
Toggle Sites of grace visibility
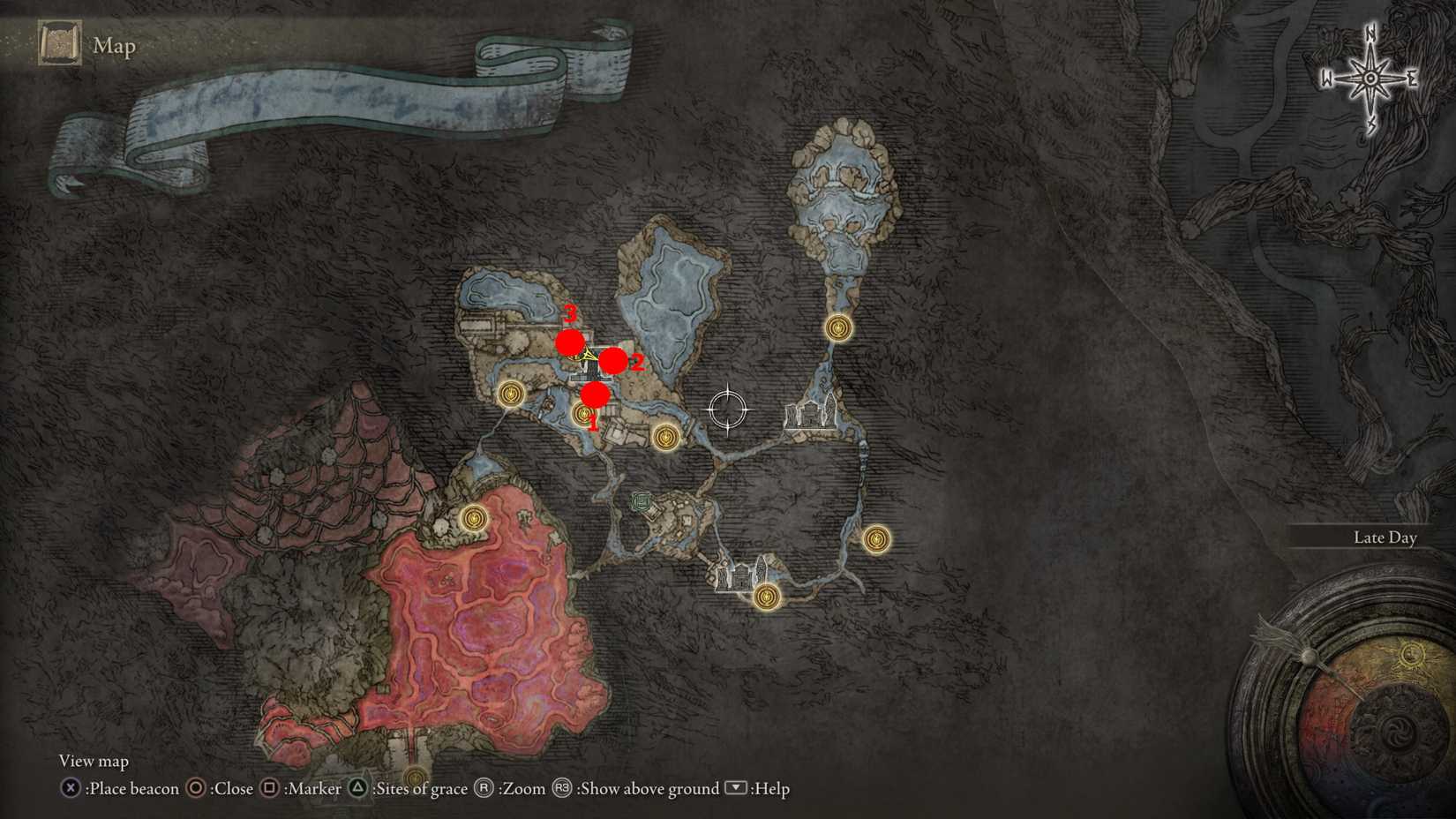click(x=356, y=789)
